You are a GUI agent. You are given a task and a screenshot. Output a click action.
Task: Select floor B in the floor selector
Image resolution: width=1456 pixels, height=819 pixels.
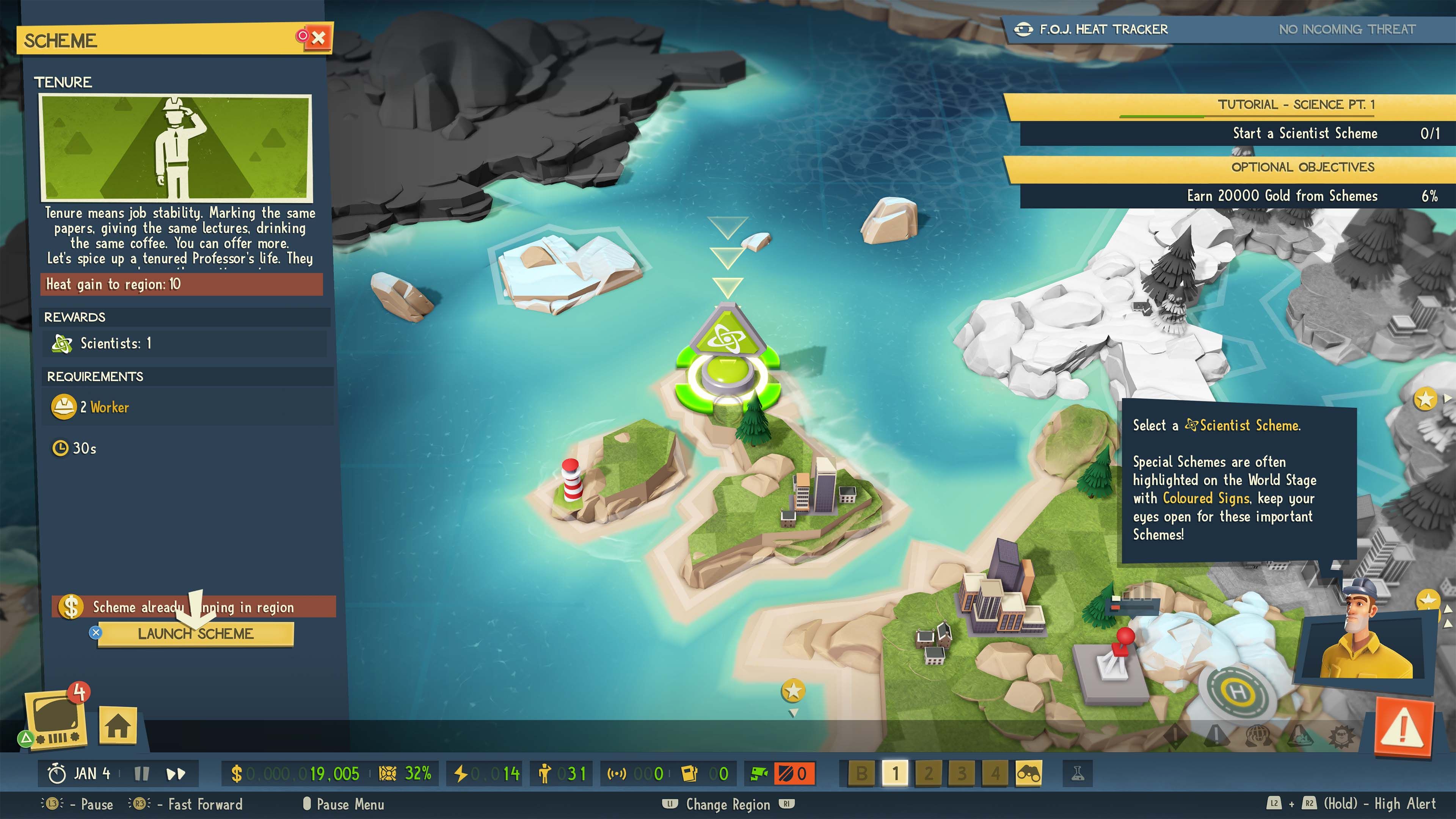point(861,773)
